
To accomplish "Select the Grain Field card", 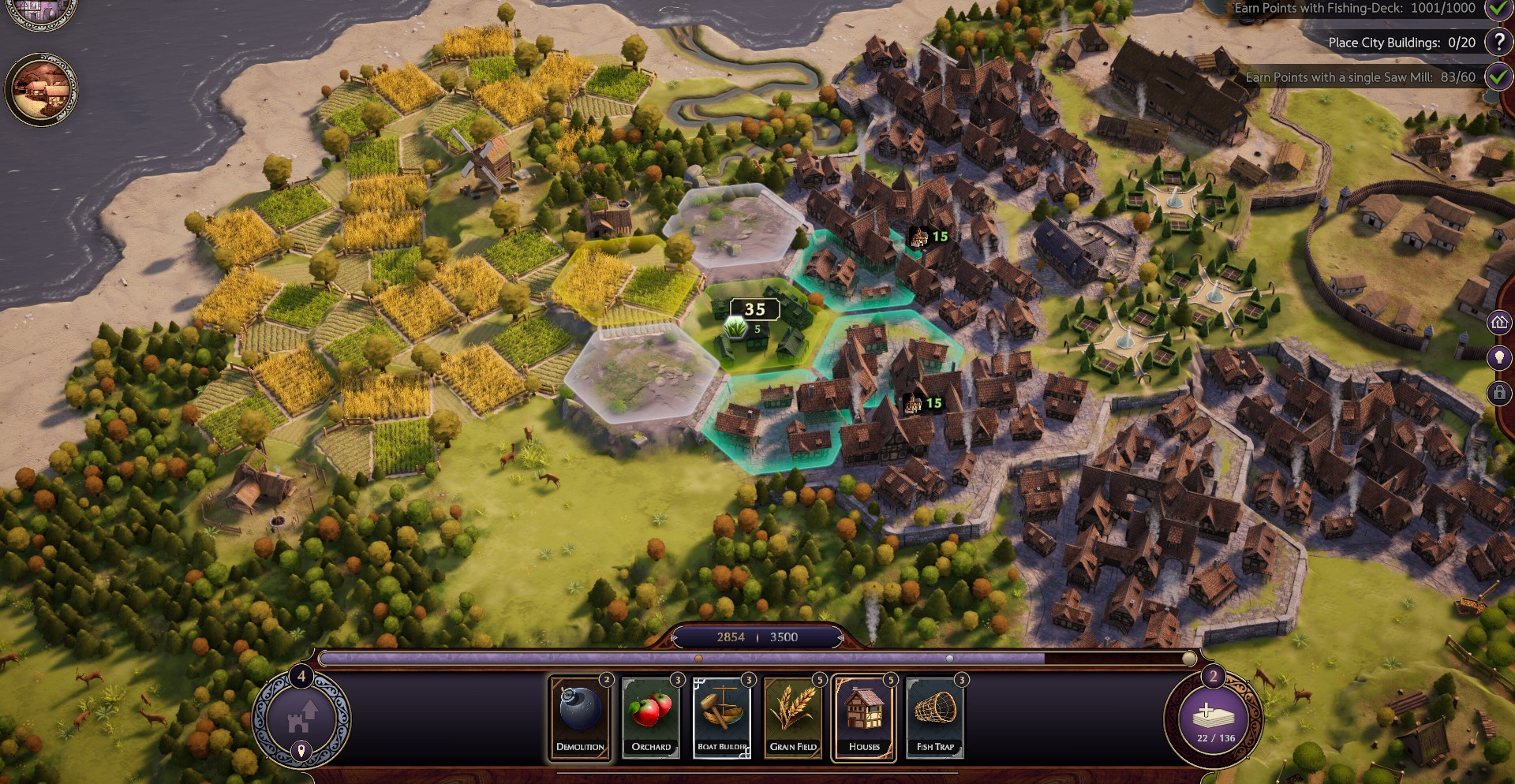I will (x=793, y=717).
